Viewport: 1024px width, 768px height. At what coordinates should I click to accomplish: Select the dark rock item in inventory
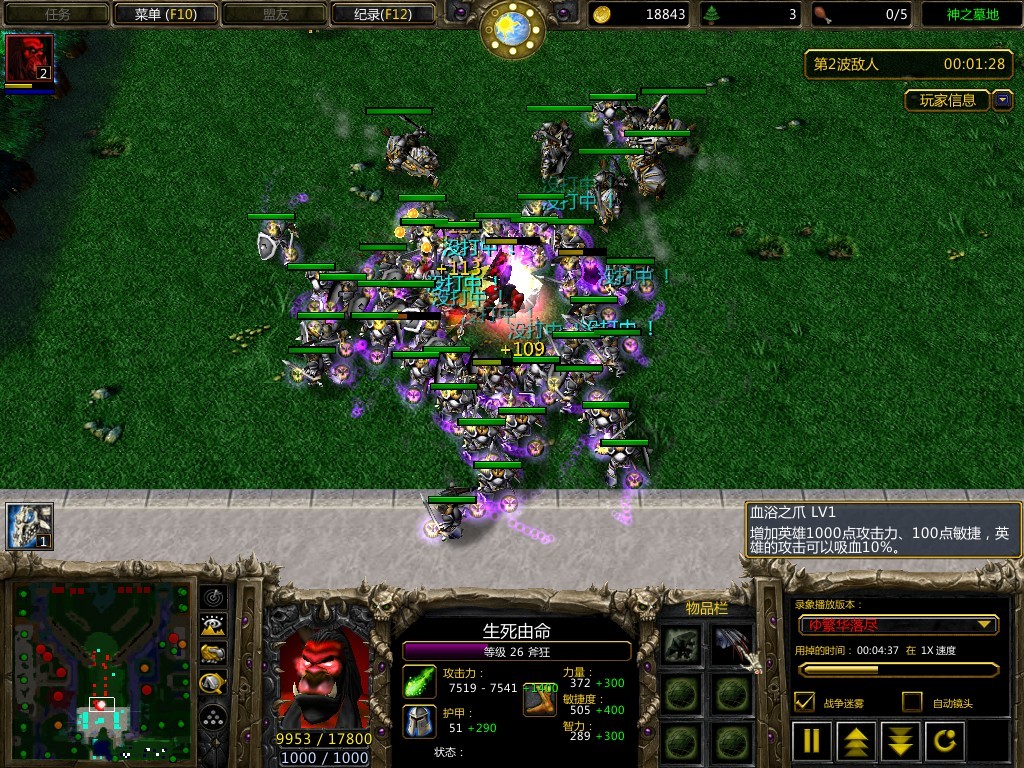tap(683, 646)
